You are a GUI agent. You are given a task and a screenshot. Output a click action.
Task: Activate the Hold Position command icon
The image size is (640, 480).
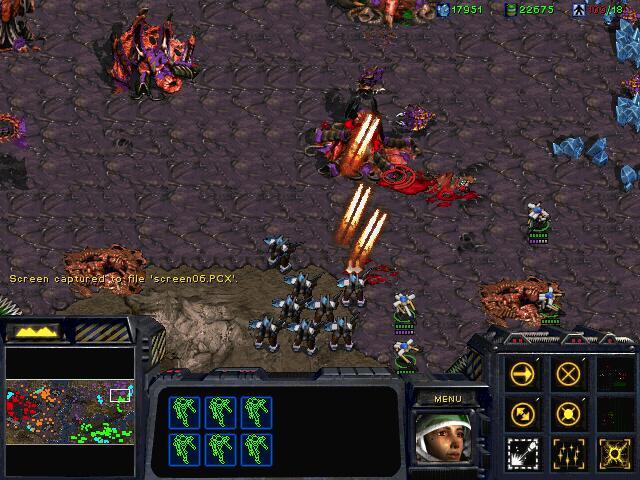coord(569,413)
